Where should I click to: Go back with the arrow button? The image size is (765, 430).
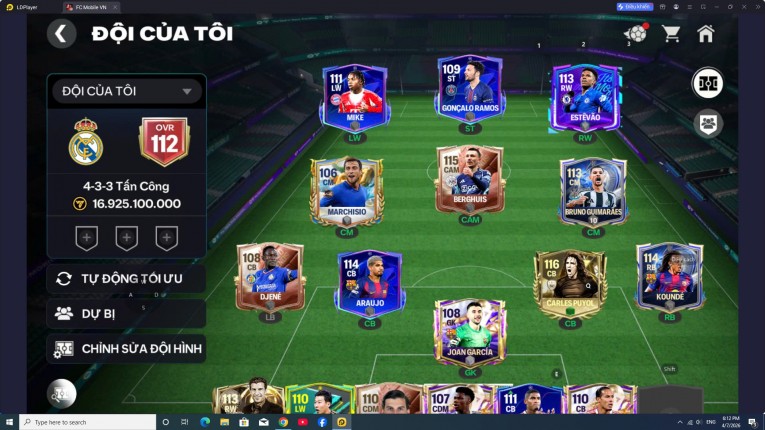(61, 34)
